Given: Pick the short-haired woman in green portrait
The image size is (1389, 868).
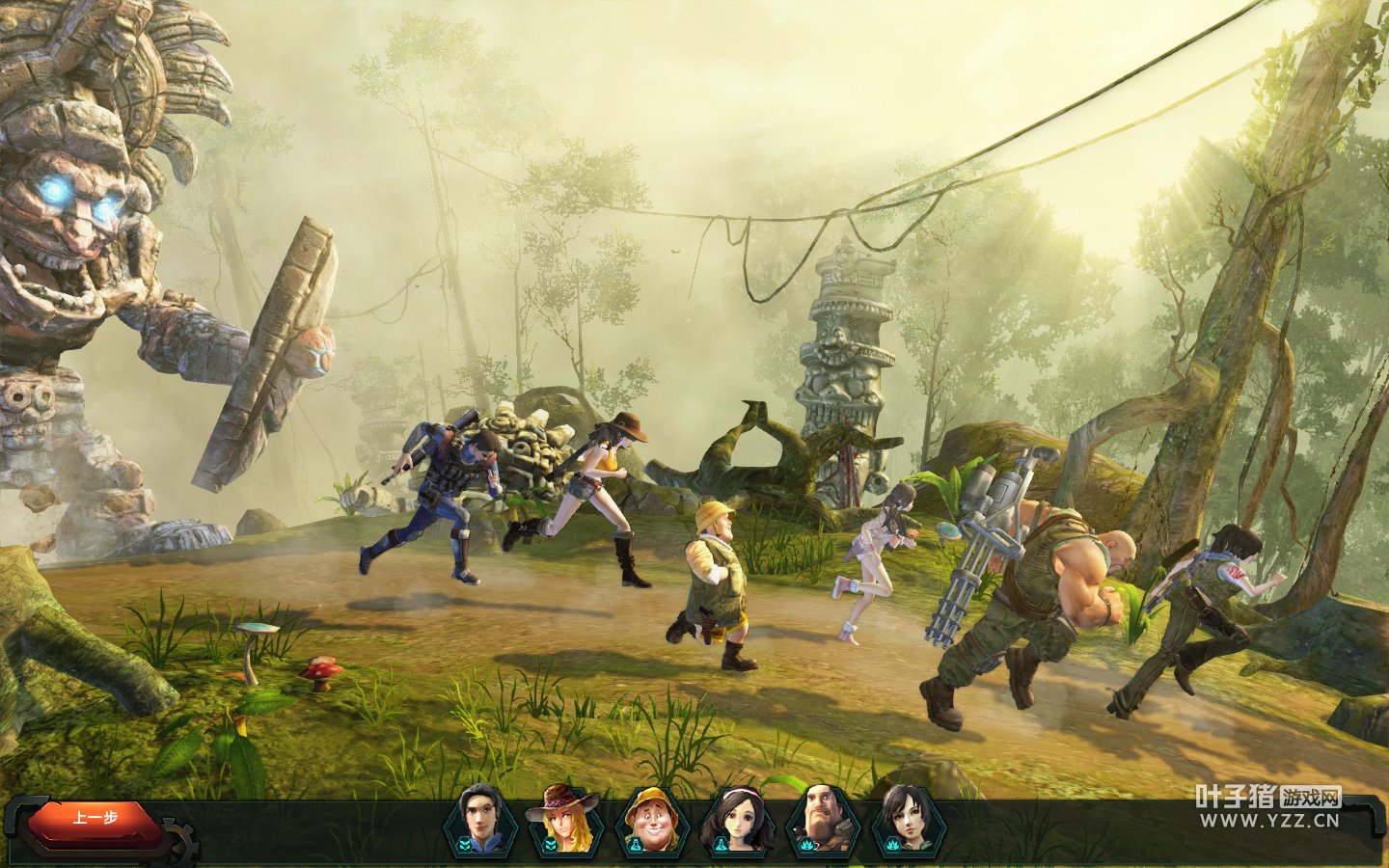Looking at the screenshot, I should 907,823.
